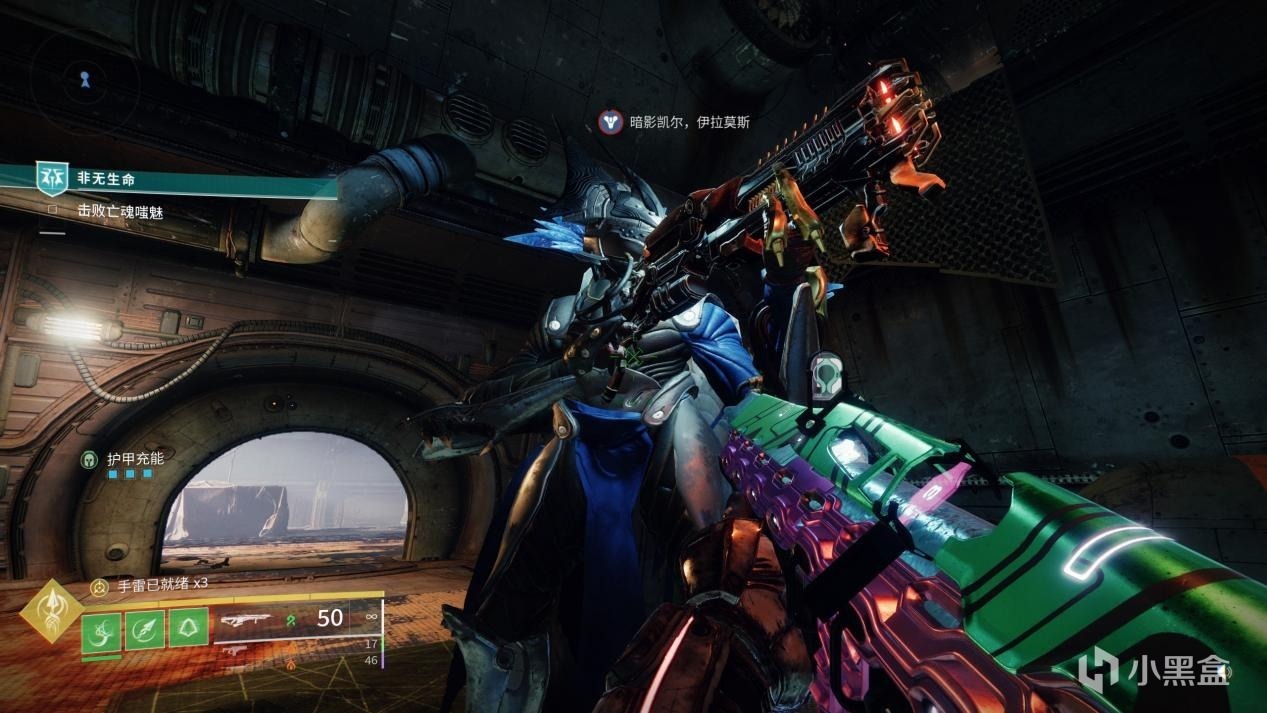
Task: Use the green melee dart ability icon
Action: [x=144, y=630]
